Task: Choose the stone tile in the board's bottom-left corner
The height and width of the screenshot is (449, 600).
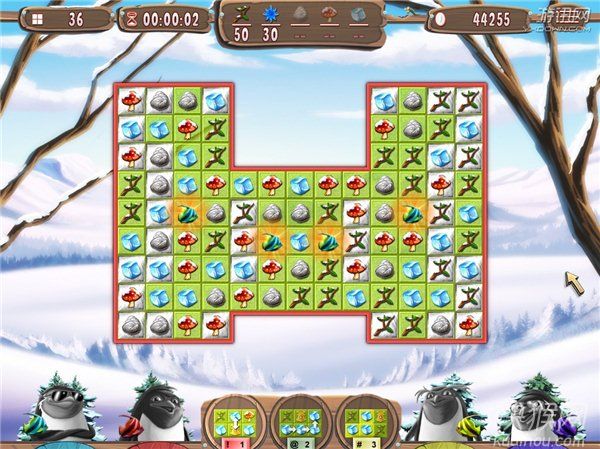Action: coord(131,325)
